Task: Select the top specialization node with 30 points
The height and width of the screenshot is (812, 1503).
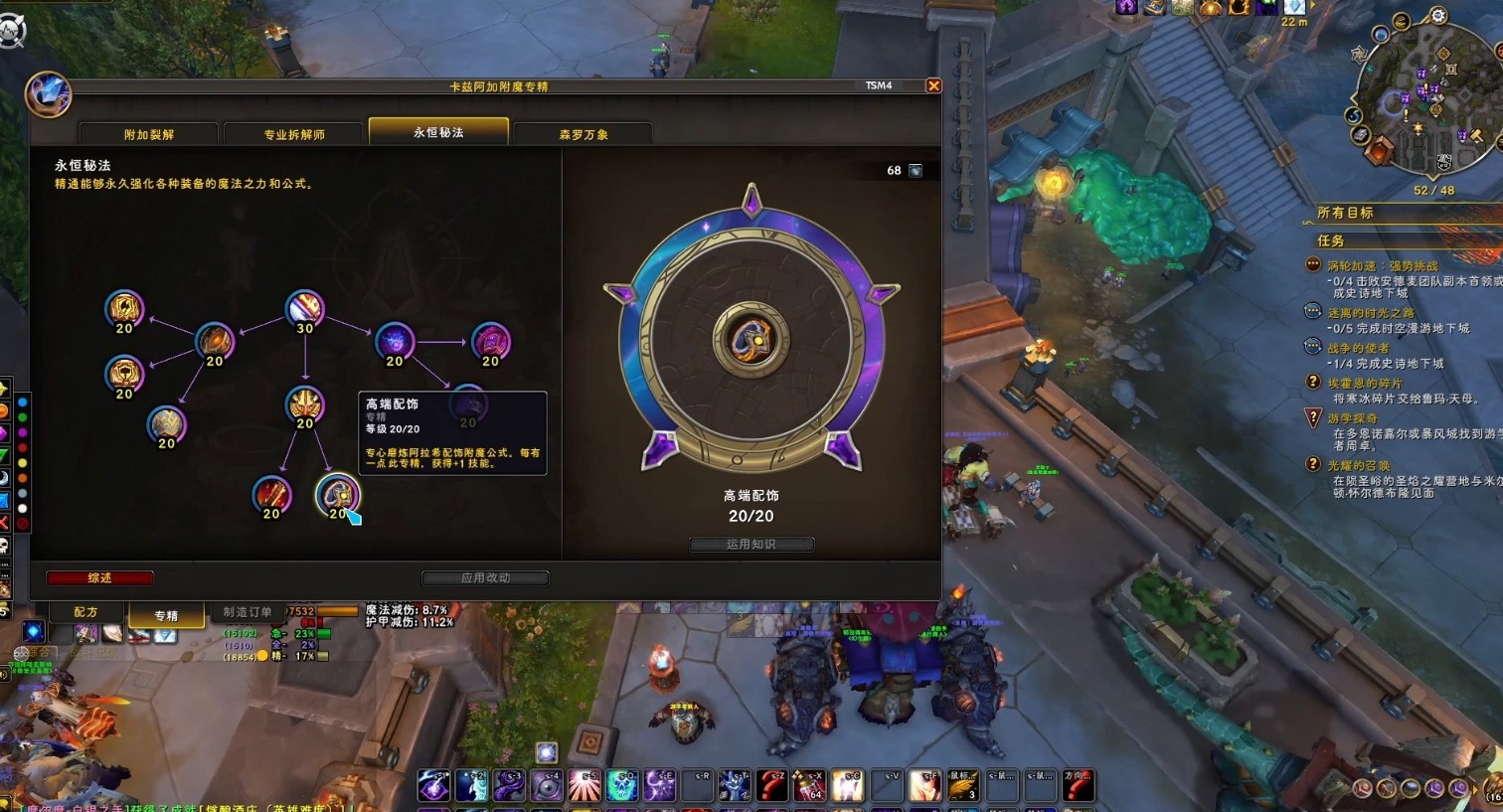Action: point(304,309)
